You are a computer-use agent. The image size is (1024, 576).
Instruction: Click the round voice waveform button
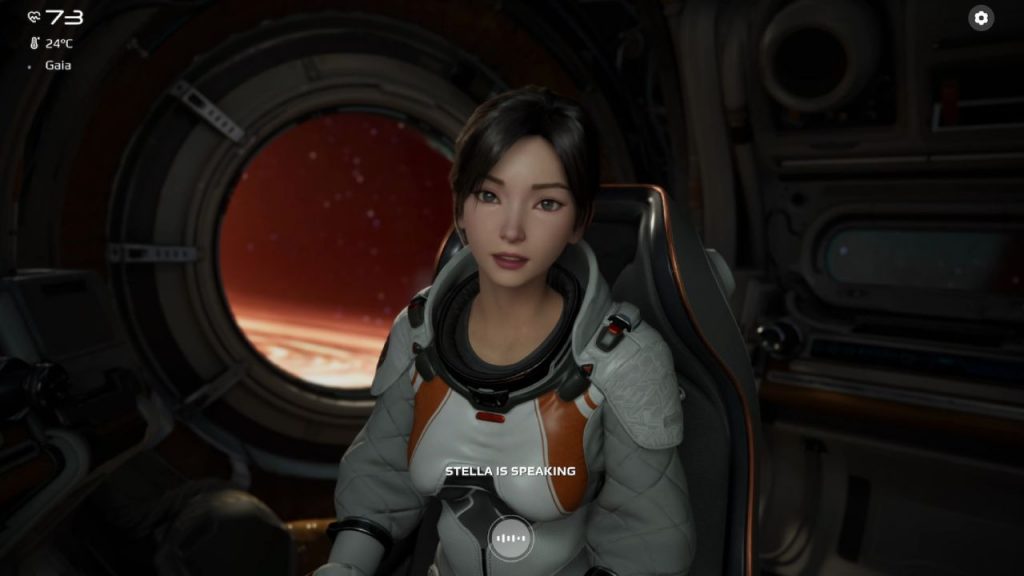point(511,539)
